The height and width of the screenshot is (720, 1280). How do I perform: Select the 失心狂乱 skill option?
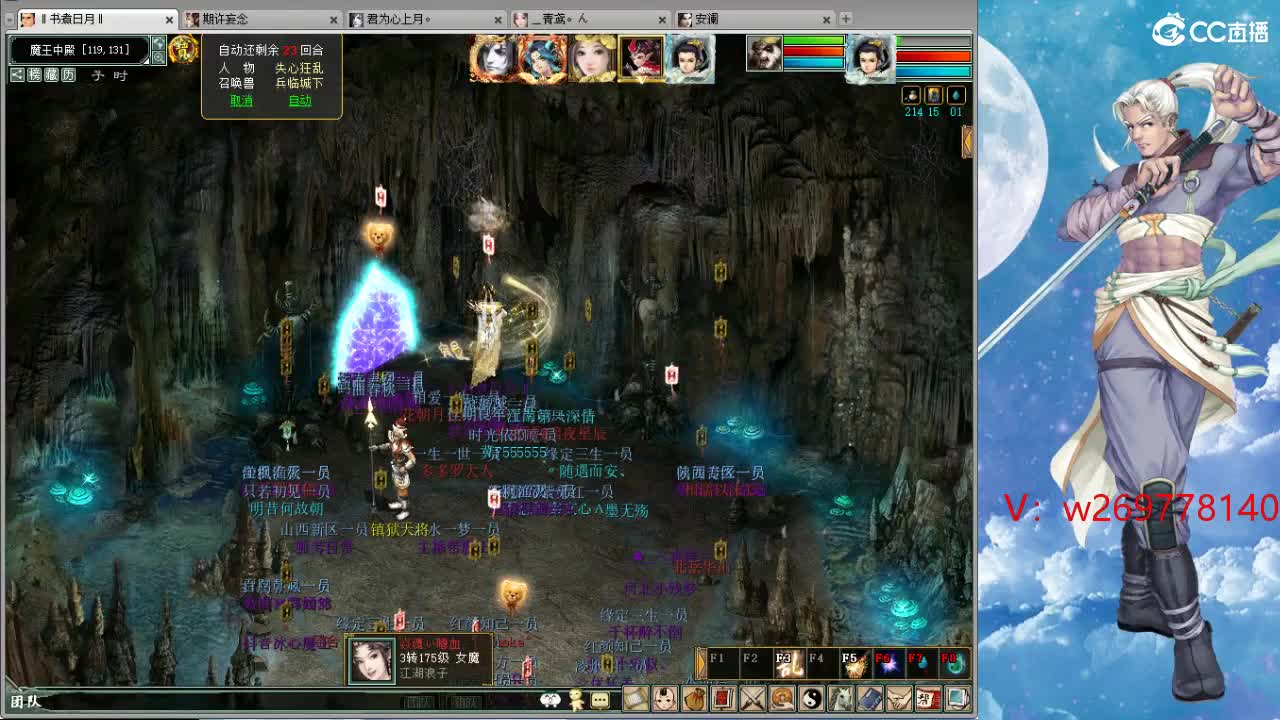click(x=298, y=69)
